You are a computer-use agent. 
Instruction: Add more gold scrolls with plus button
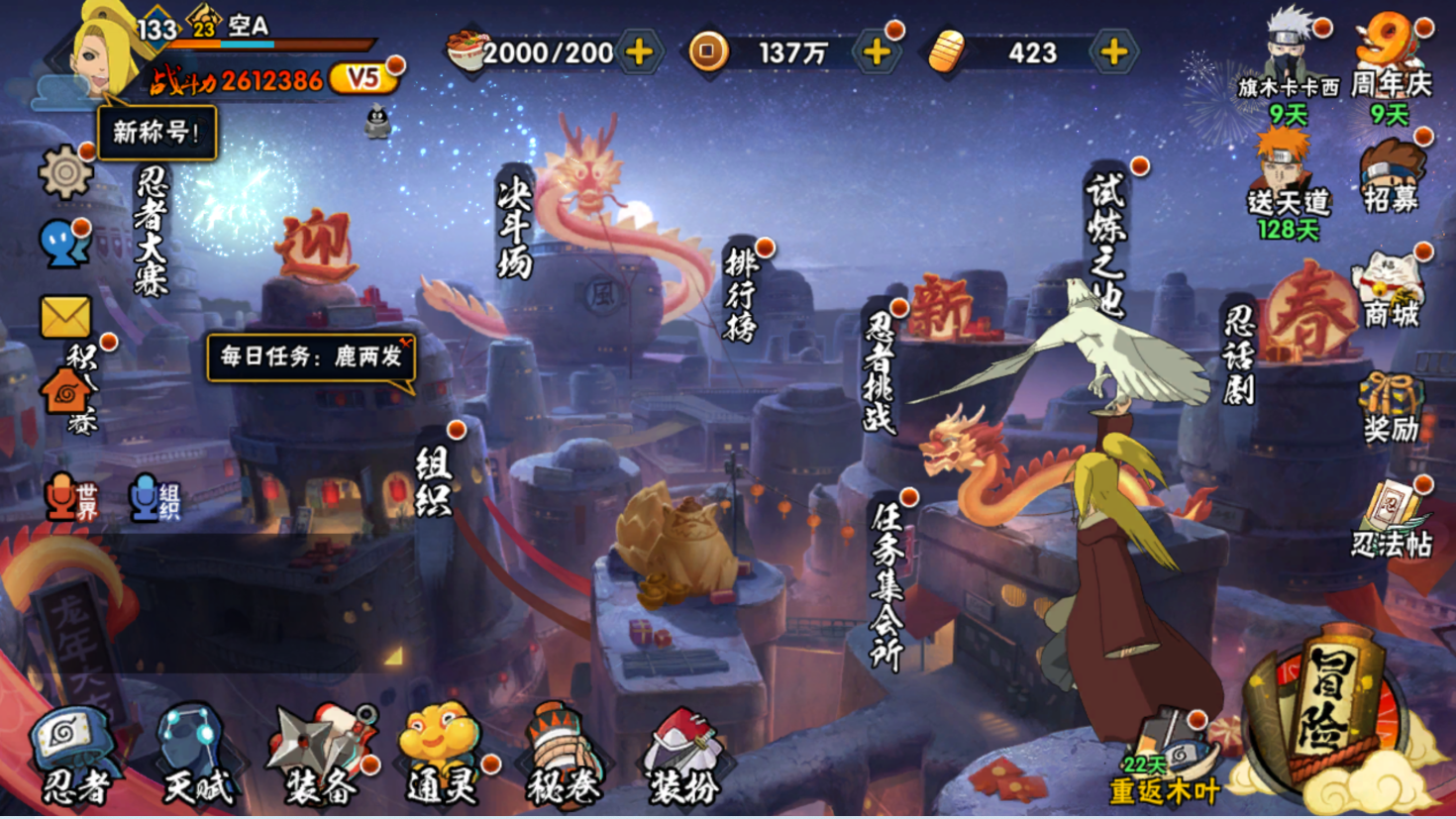1114,51
